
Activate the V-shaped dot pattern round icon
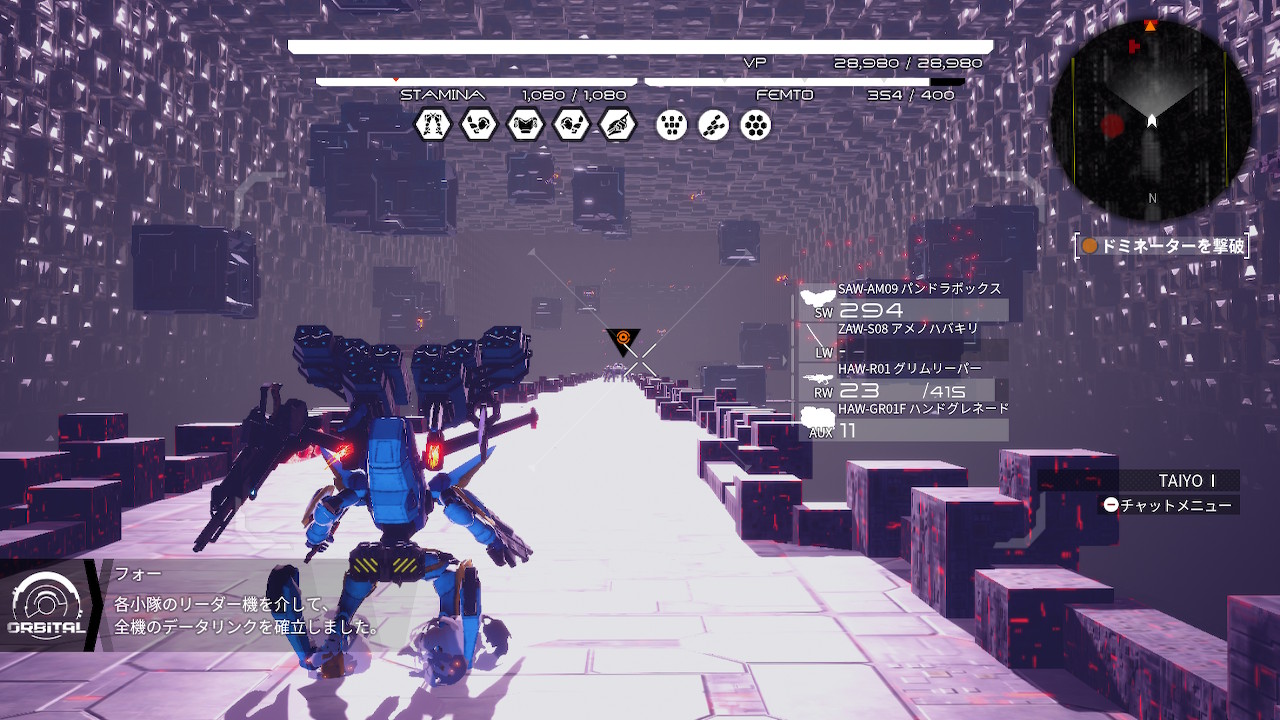[672, 125]
